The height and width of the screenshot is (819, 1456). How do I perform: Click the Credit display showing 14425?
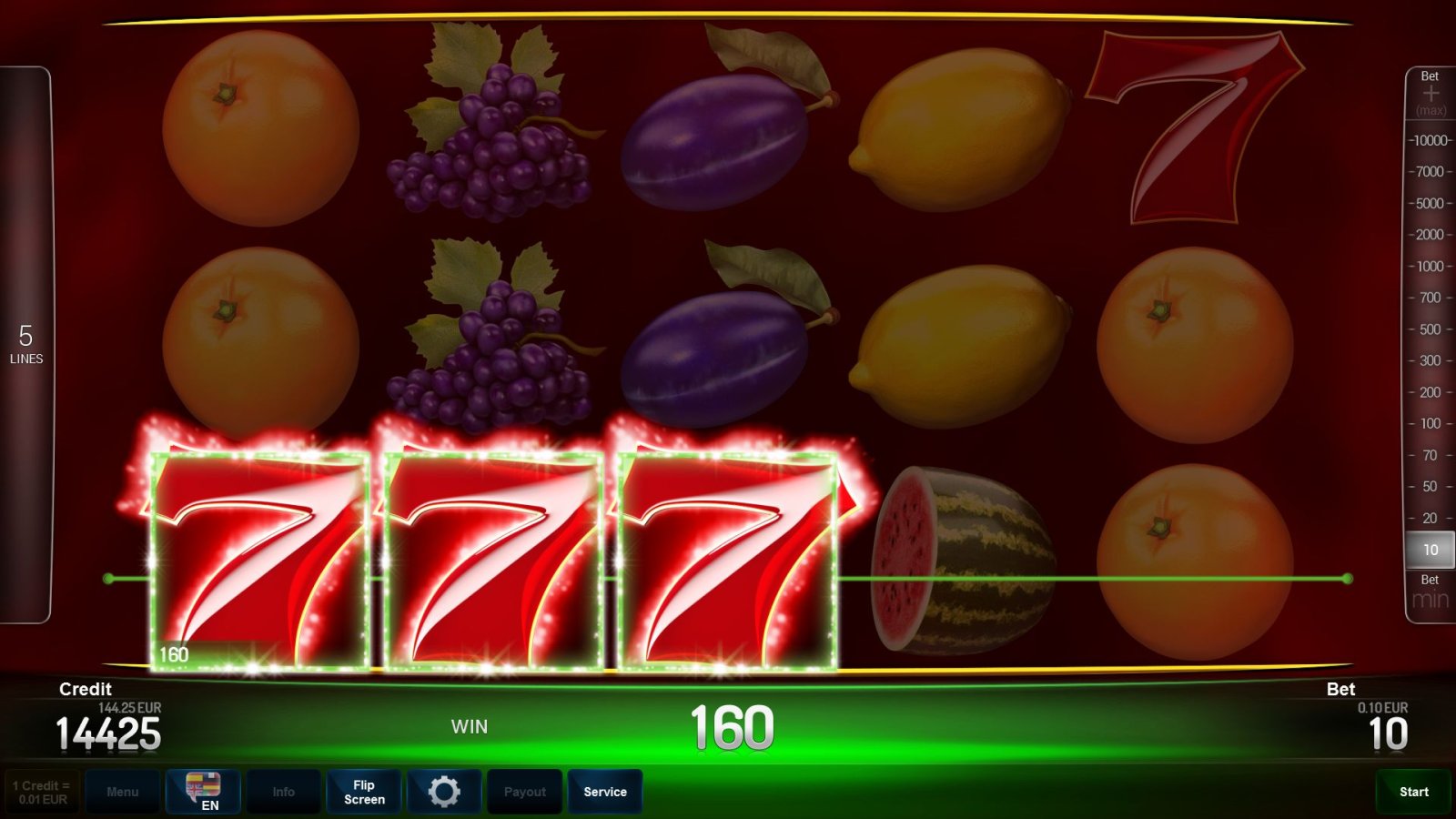coord(107,728)
